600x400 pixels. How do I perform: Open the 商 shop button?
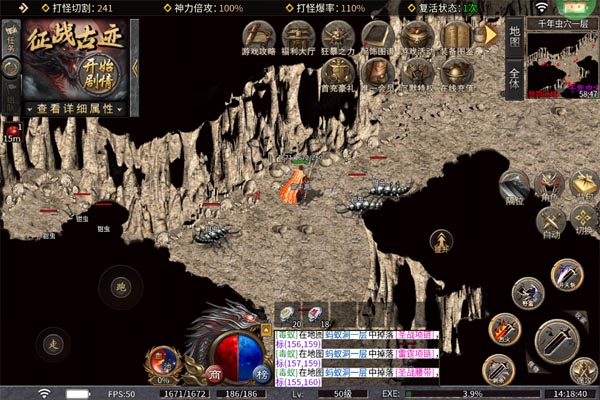point(214,373)
